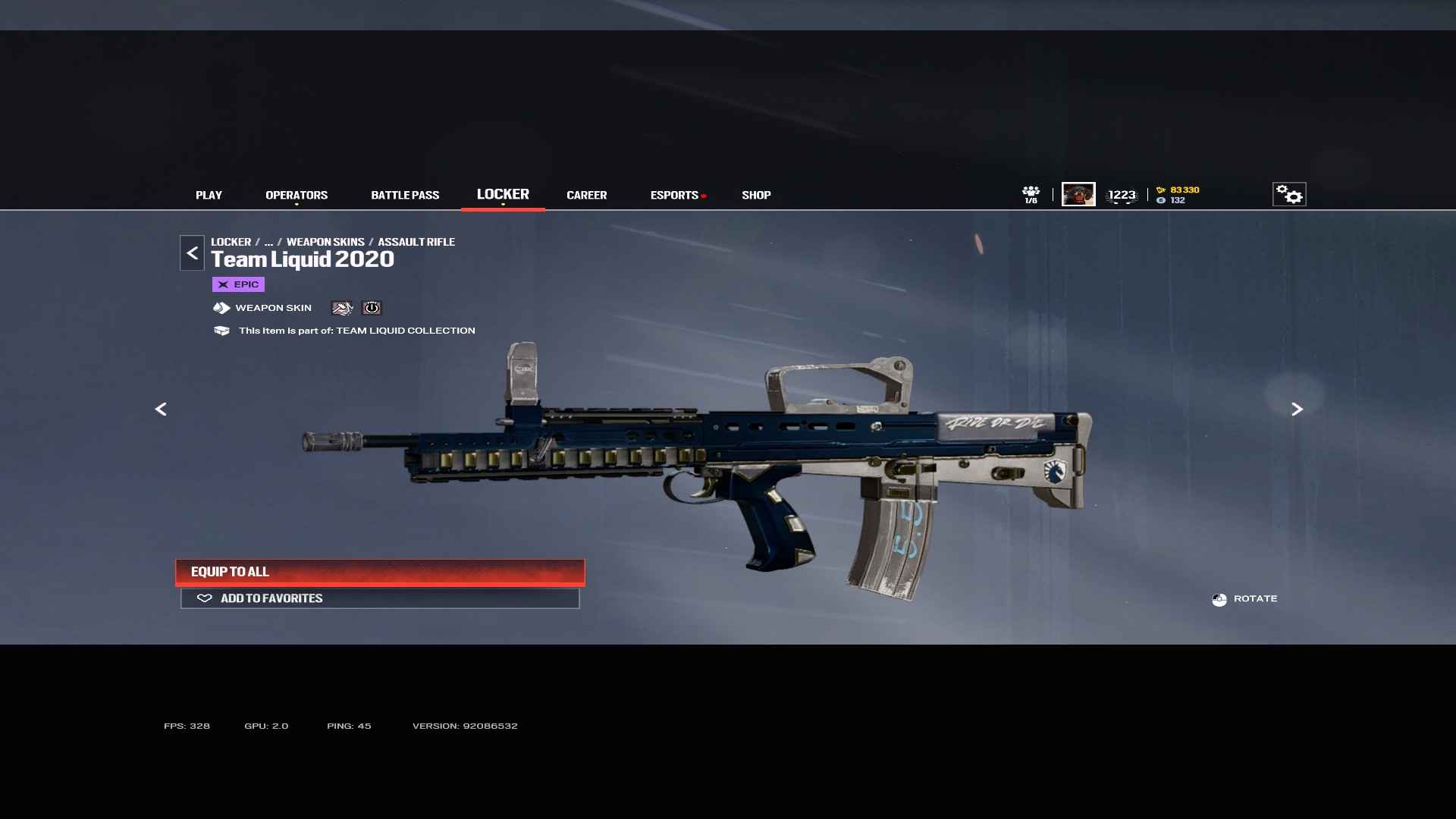The width and height of the screenshot is (1456, 819).
Task: Navigate to Locker in the breadcrumb
Action: [x=231, y=242]
